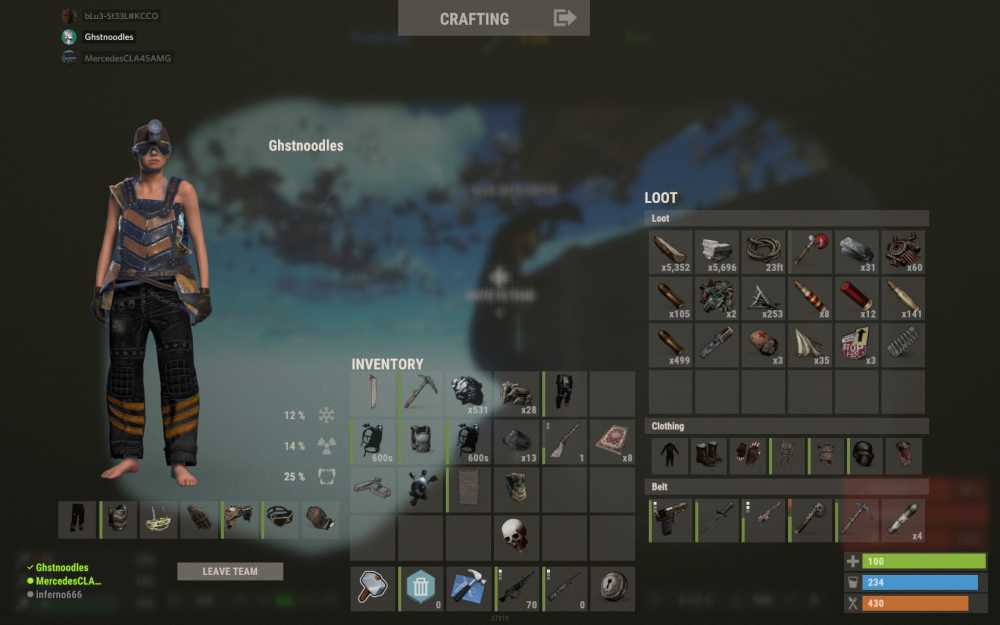
Task: Grab the road signs stack
Action: pyautogui.click(x=857, y=345)
